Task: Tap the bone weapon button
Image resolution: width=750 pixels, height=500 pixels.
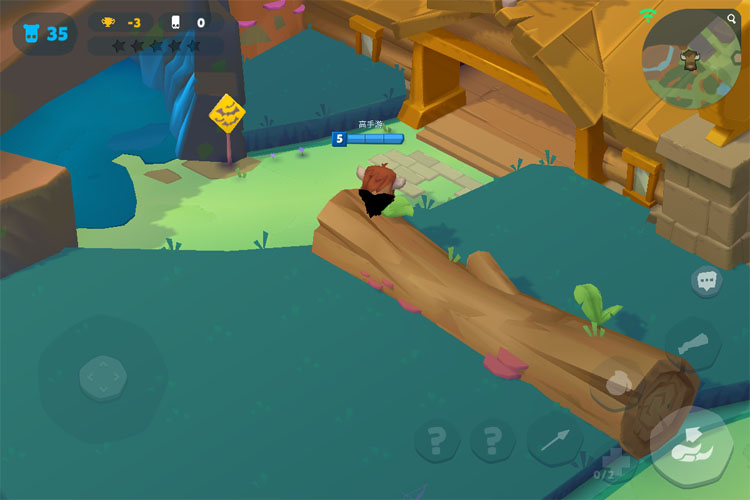Action: point(692,344)
